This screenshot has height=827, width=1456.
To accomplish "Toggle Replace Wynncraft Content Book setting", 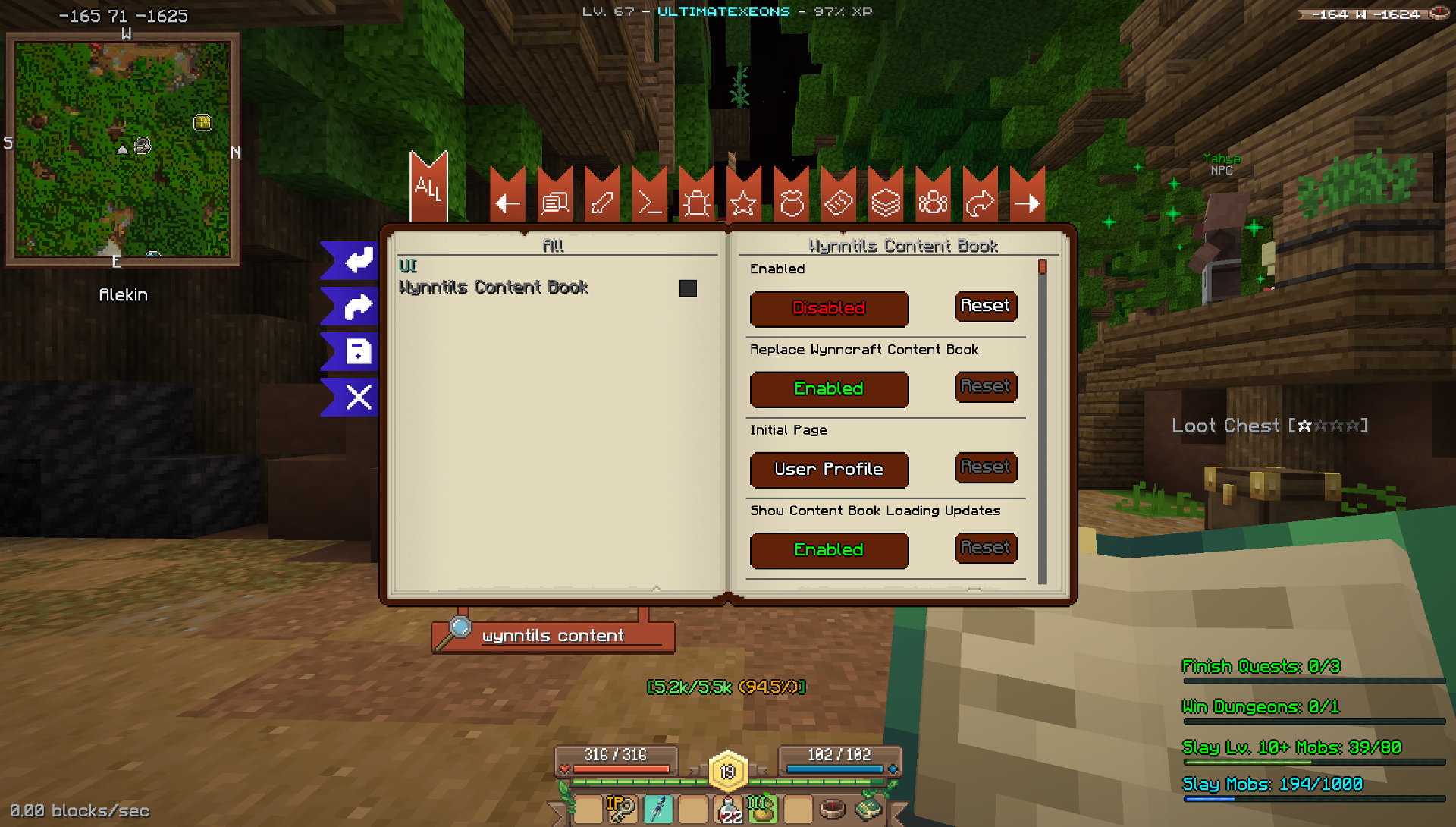I will click(x=829, y=389).
